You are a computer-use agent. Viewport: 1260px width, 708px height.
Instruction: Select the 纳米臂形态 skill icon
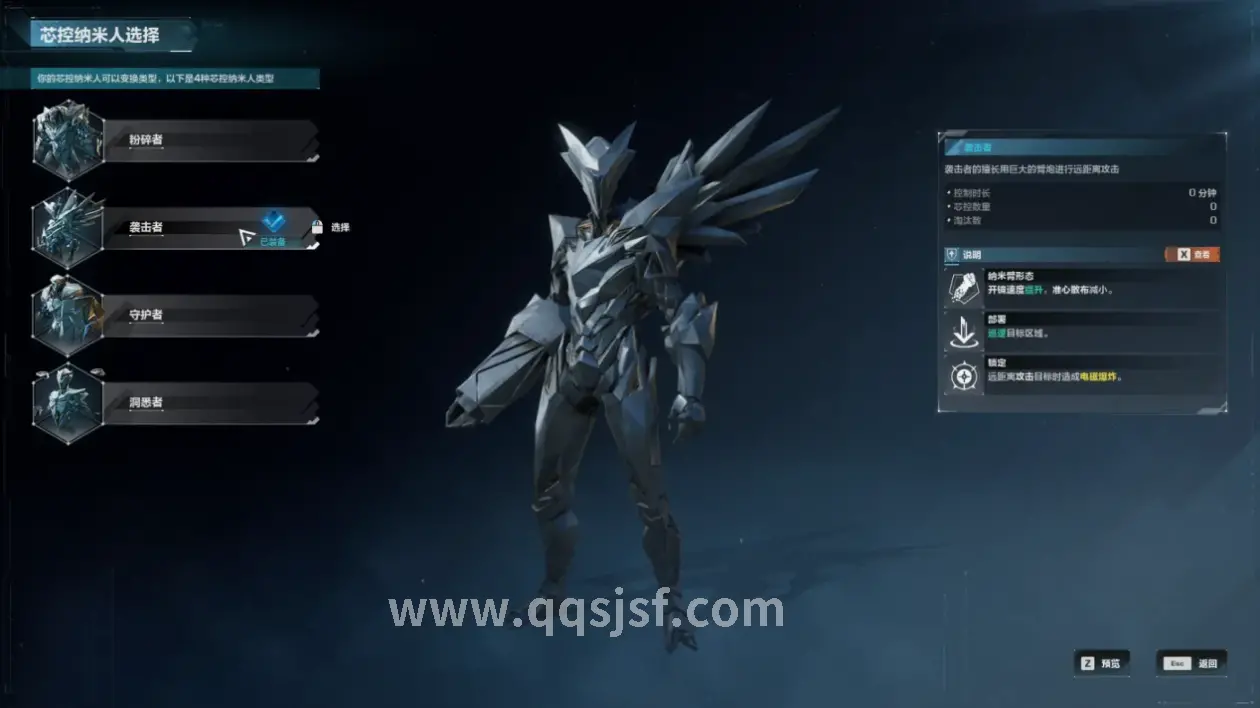(x=964, y=288)
